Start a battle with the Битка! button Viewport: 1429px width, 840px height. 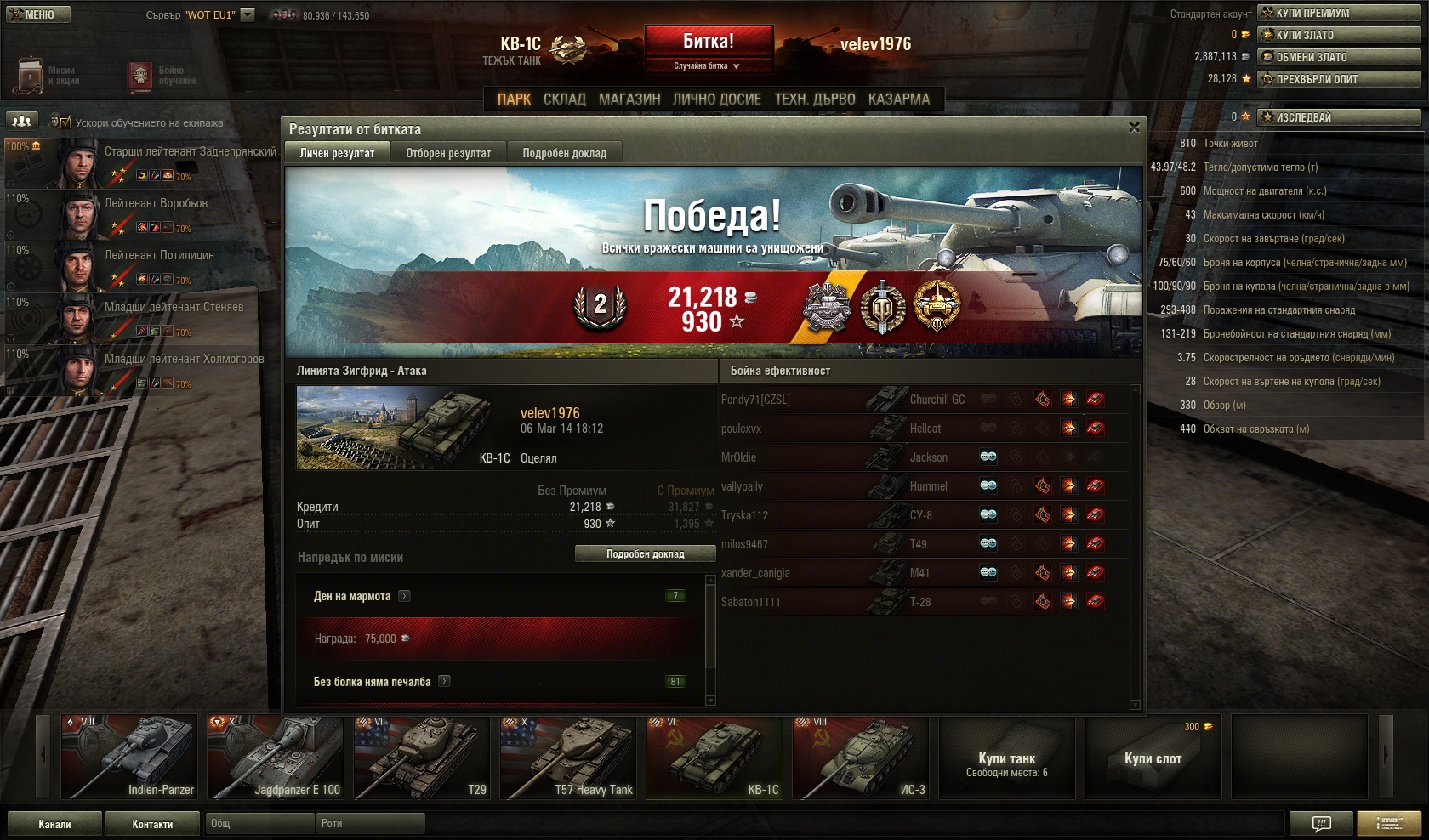click(709, 42)
